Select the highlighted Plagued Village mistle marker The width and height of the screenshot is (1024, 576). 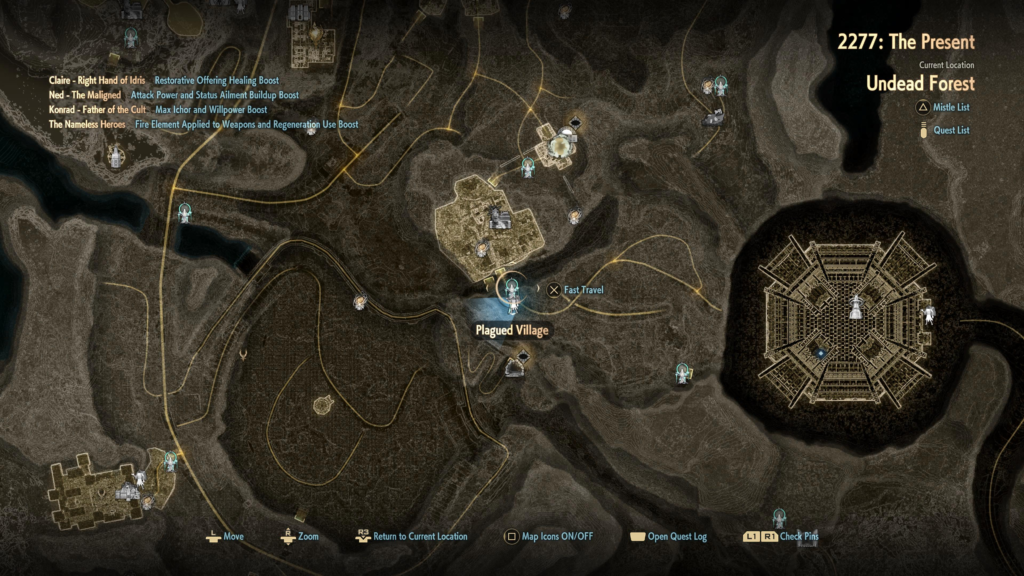pyautogui.click(x=513, y=291)
